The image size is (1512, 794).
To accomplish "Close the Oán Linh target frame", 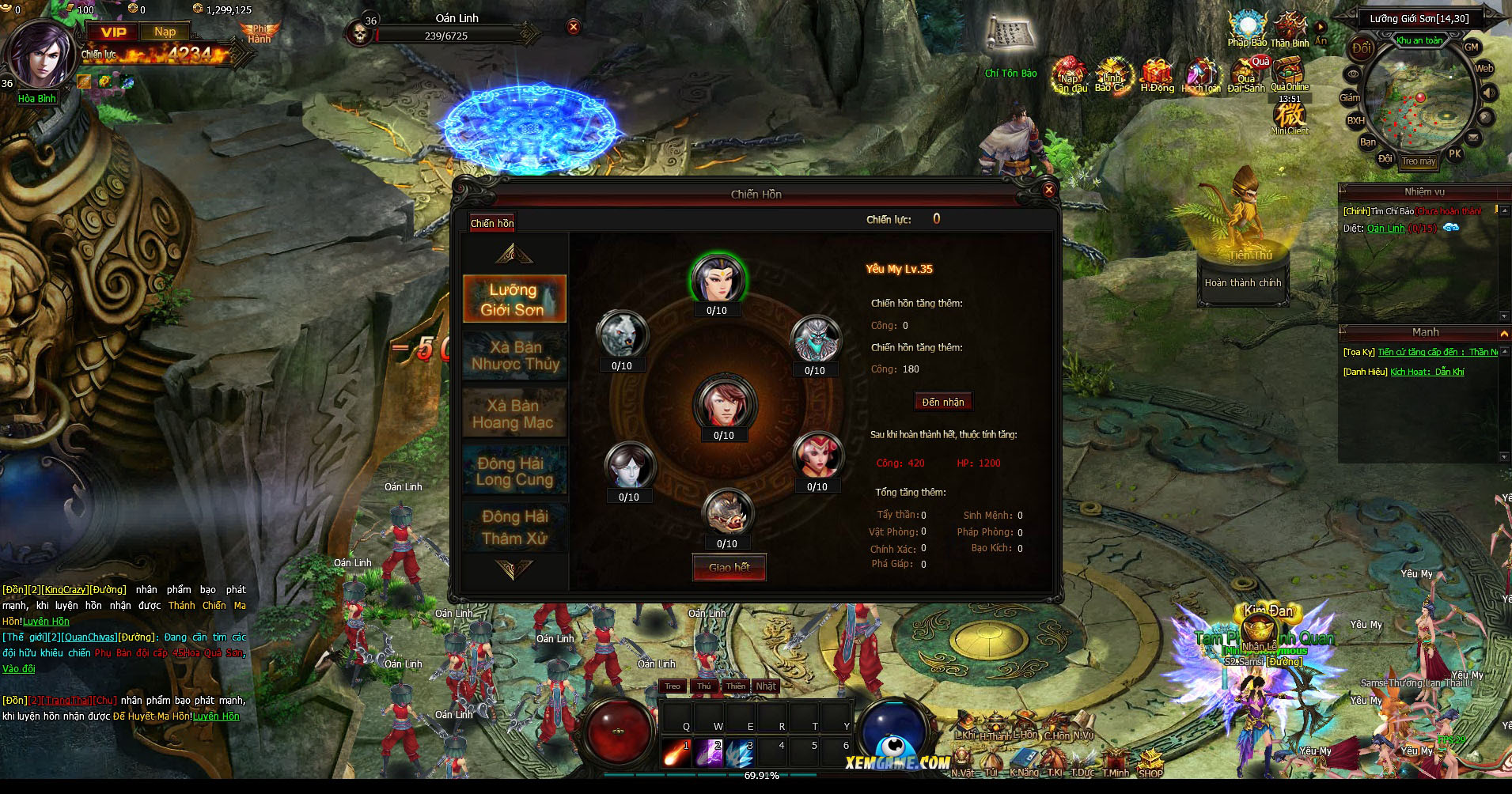I will coord(574,27).
